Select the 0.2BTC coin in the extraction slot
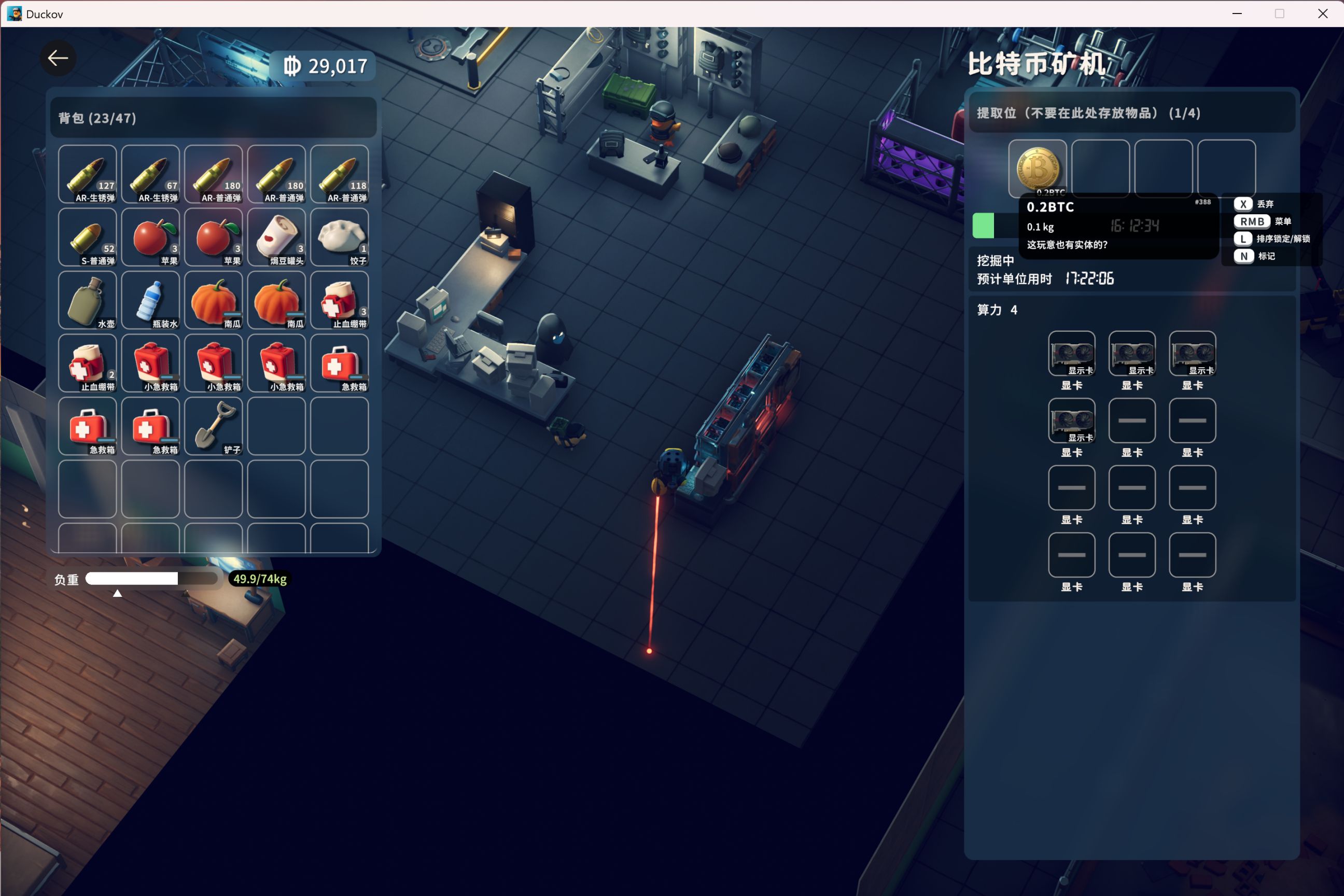Screen dimensions: 1344x896 tap(1037, 169)
